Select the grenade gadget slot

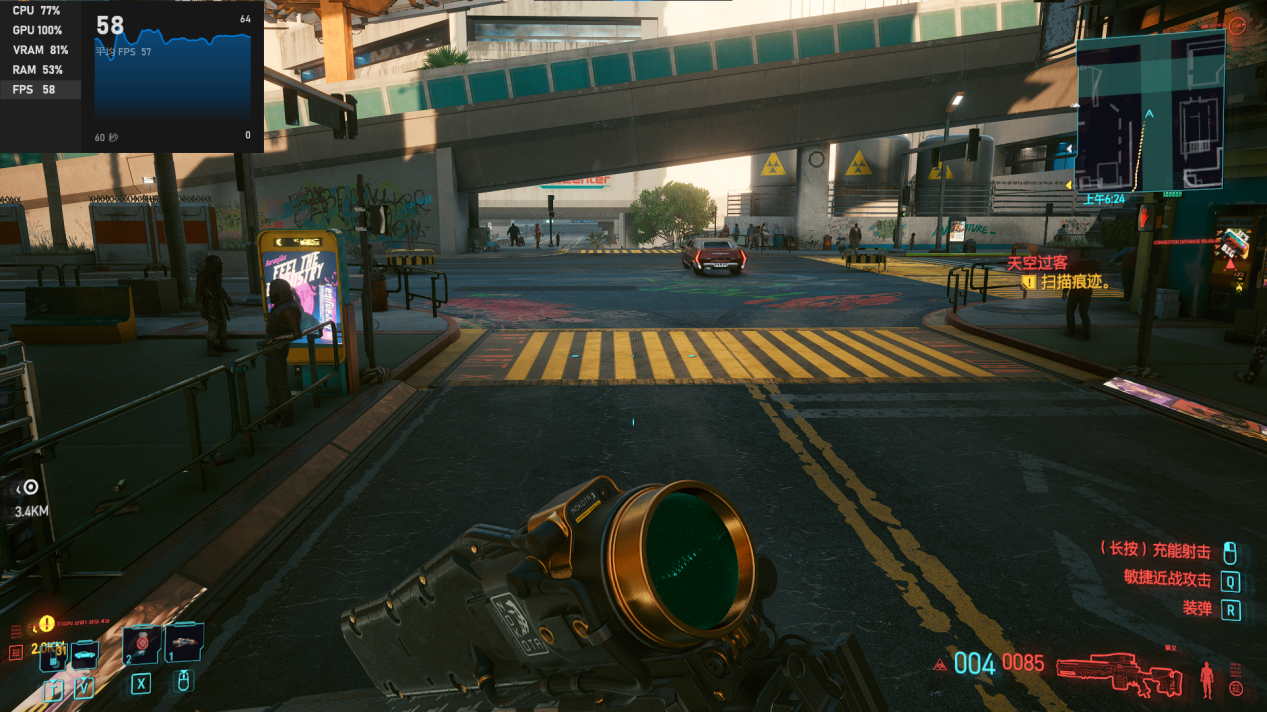click(183, 643)
